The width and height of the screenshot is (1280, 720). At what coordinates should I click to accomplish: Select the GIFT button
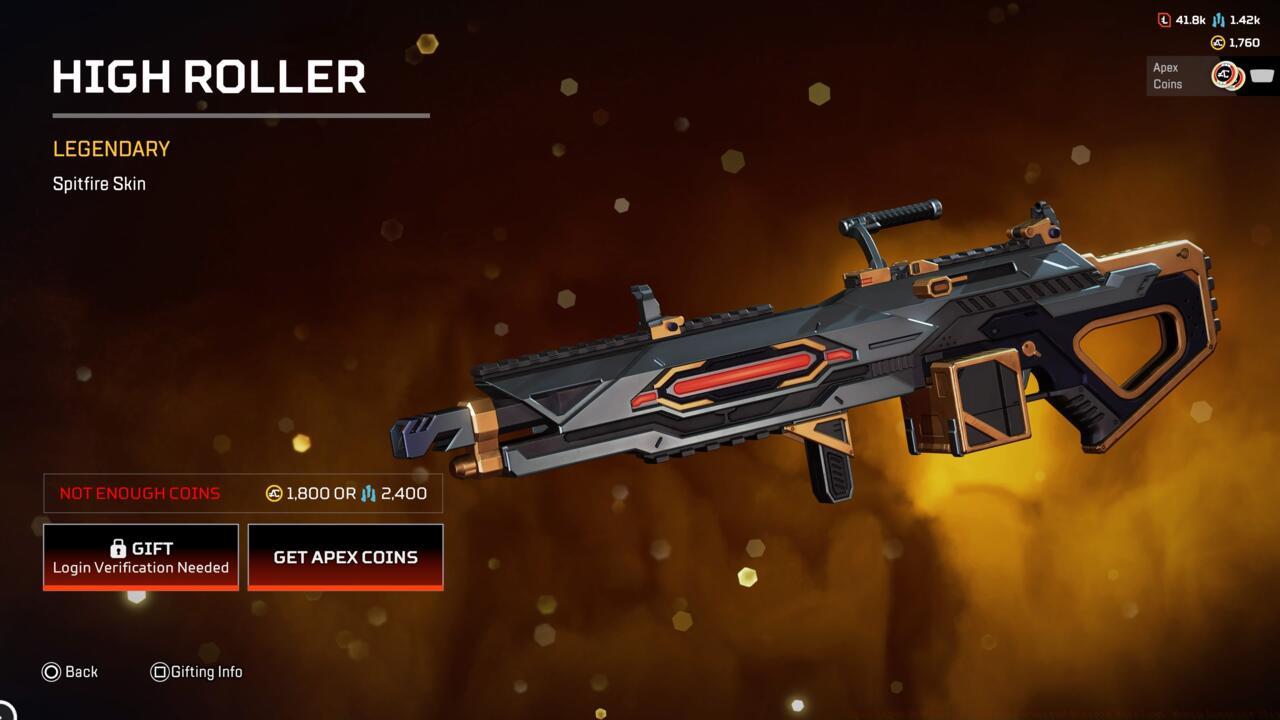coord(140,556)
